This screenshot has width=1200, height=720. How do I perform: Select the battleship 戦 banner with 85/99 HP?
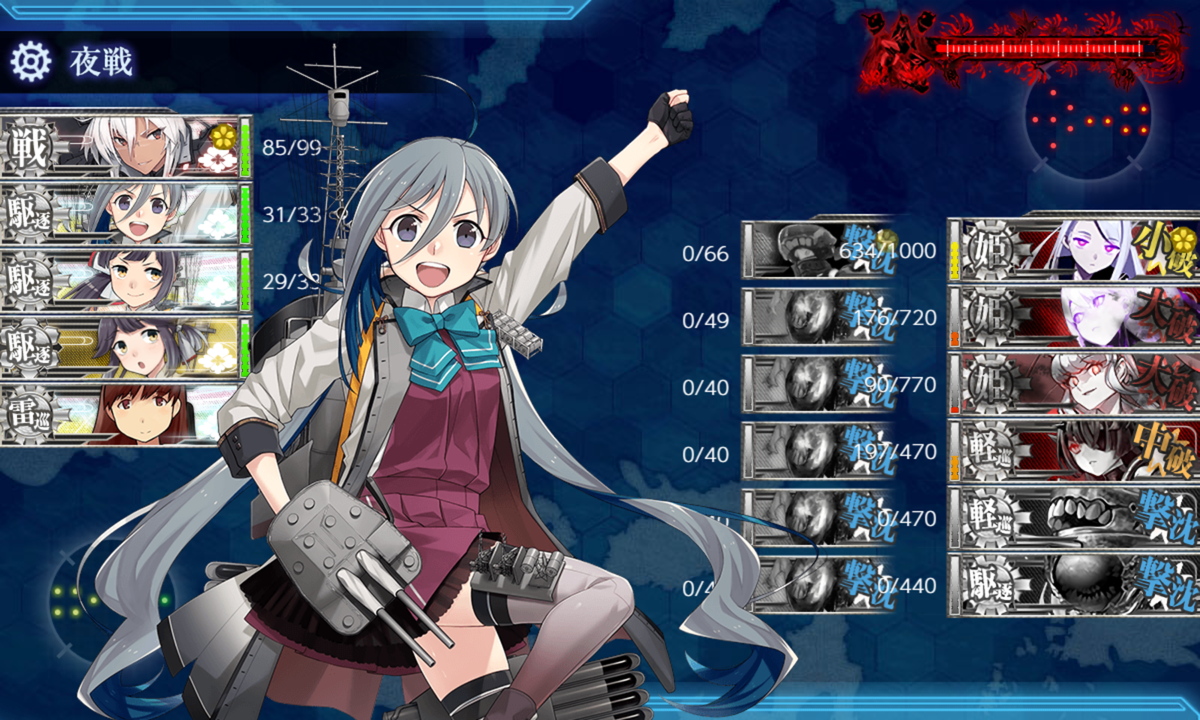[125, 147]
